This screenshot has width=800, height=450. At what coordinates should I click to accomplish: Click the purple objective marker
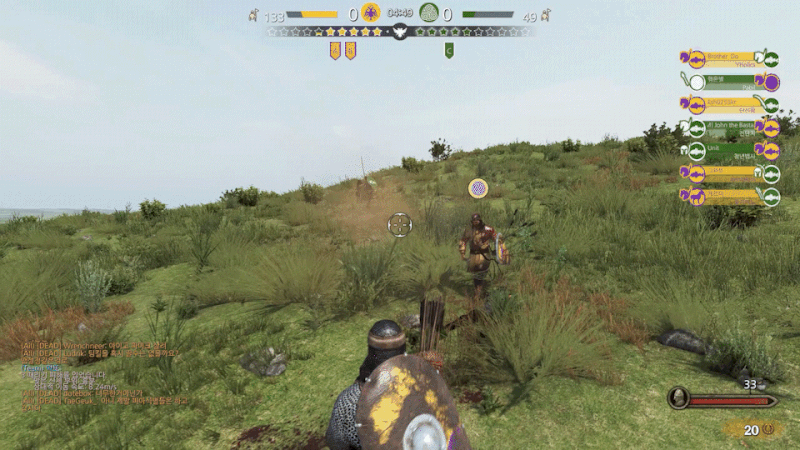click(x=478, y=187)
